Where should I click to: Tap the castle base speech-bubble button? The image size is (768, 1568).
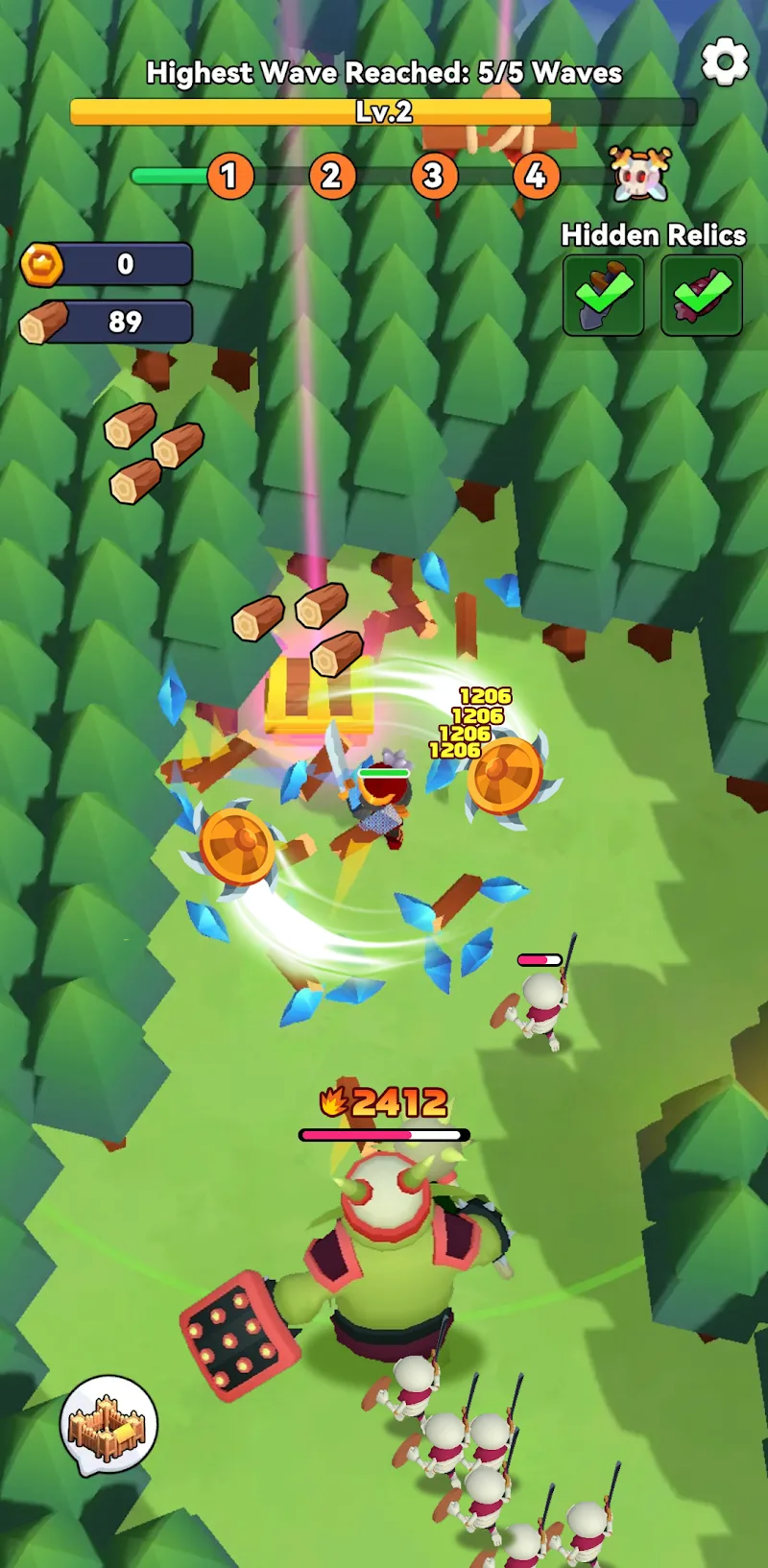108,1425
